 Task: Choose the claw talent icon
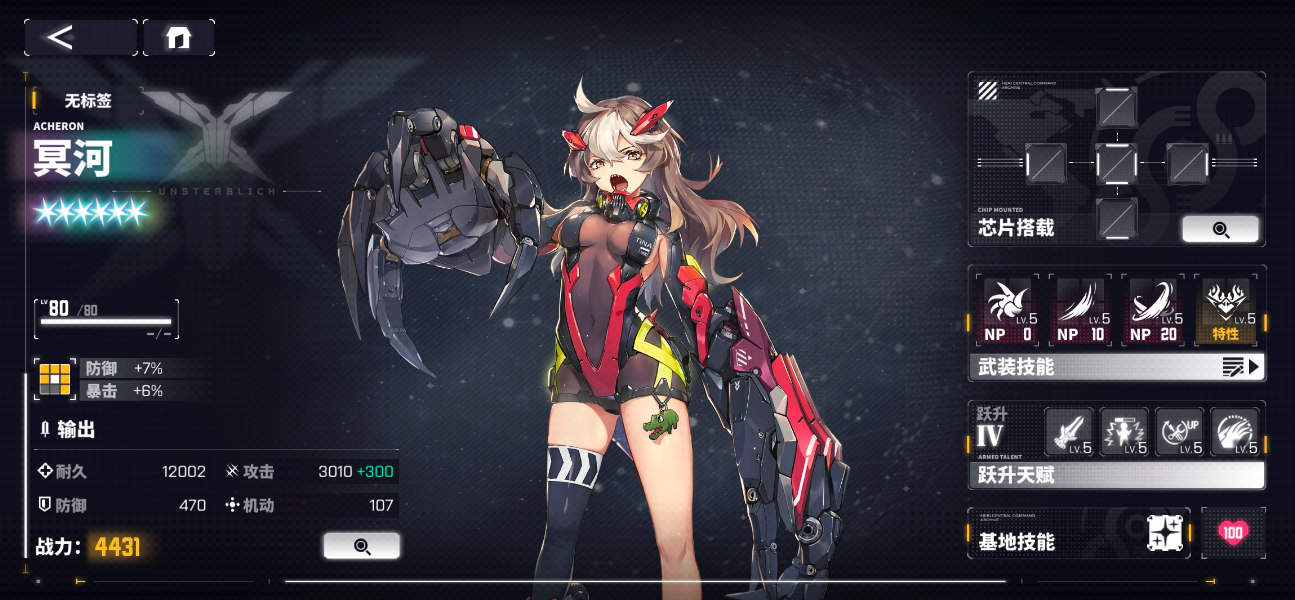pyautogui.click(x=1234, y=432)
